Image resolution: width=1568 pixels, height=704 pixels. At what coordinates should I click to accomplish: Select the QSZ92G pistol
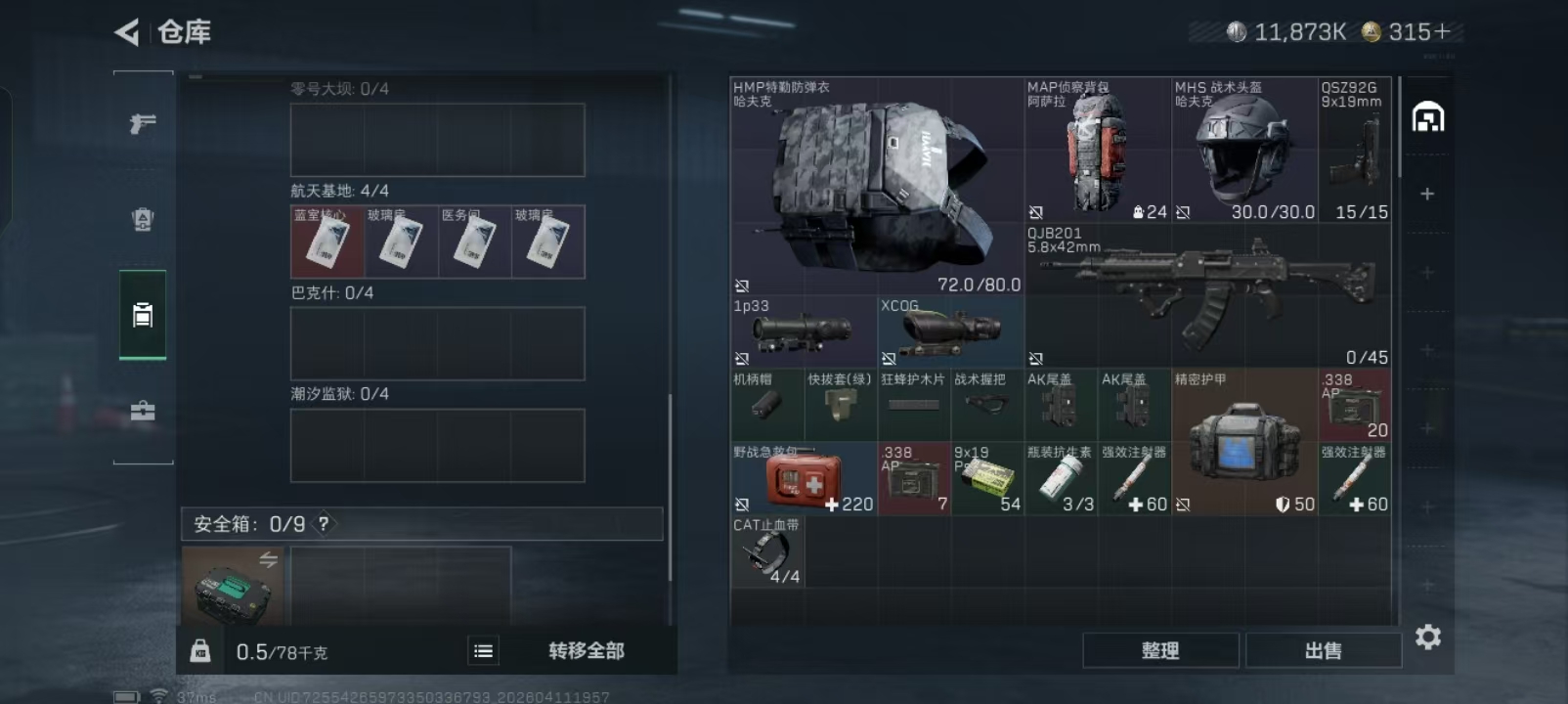(1354, 150)
